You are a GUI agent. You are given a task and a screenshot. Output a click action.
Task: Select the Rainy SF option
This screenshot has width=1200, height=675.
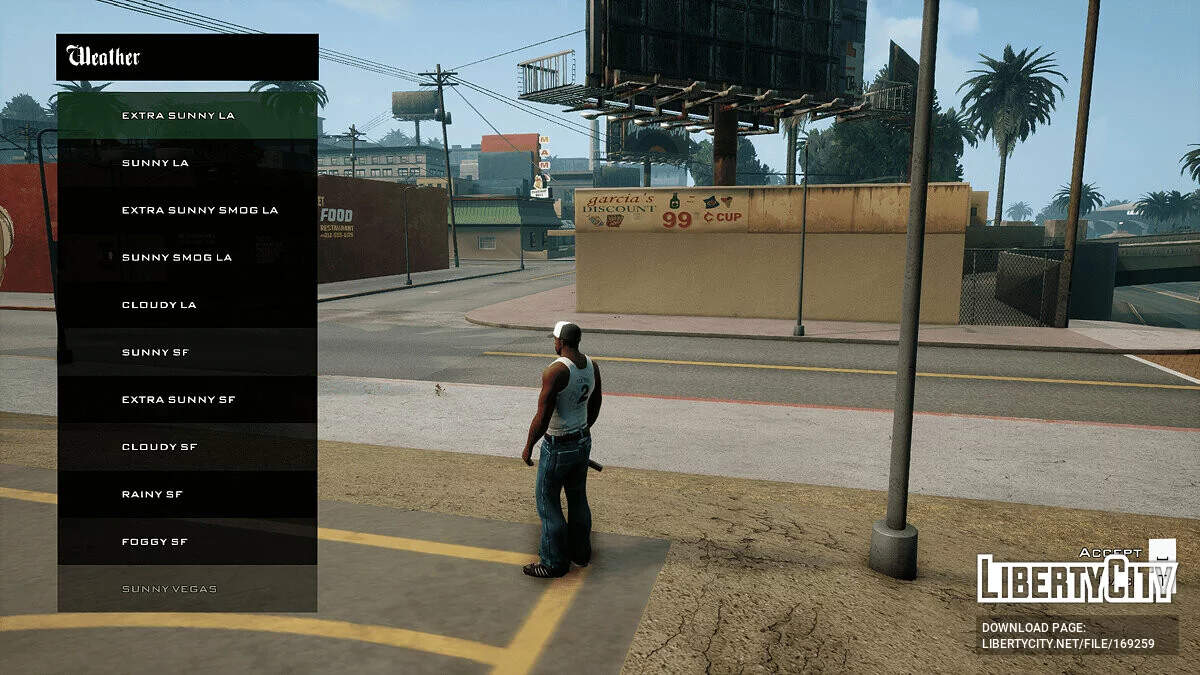click(187, 494)
